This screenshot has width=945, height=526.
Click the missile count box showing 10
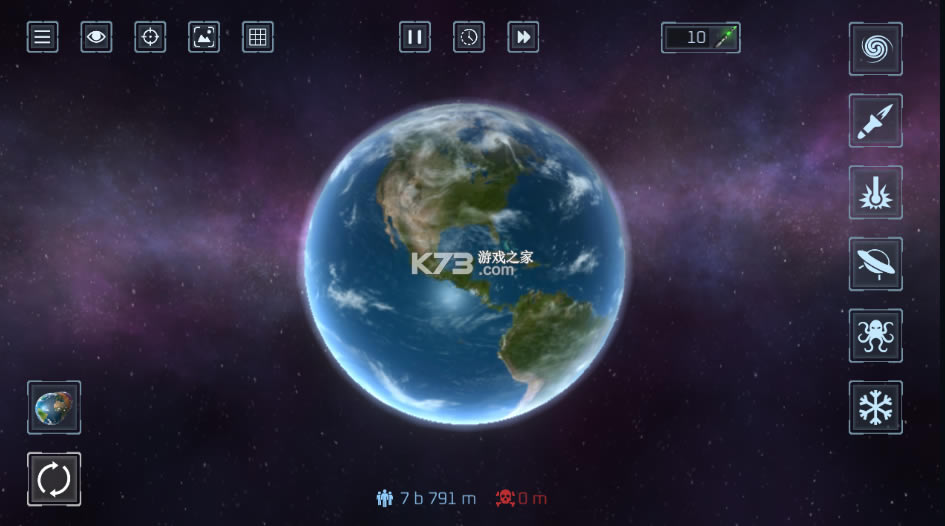coord(700,38)
